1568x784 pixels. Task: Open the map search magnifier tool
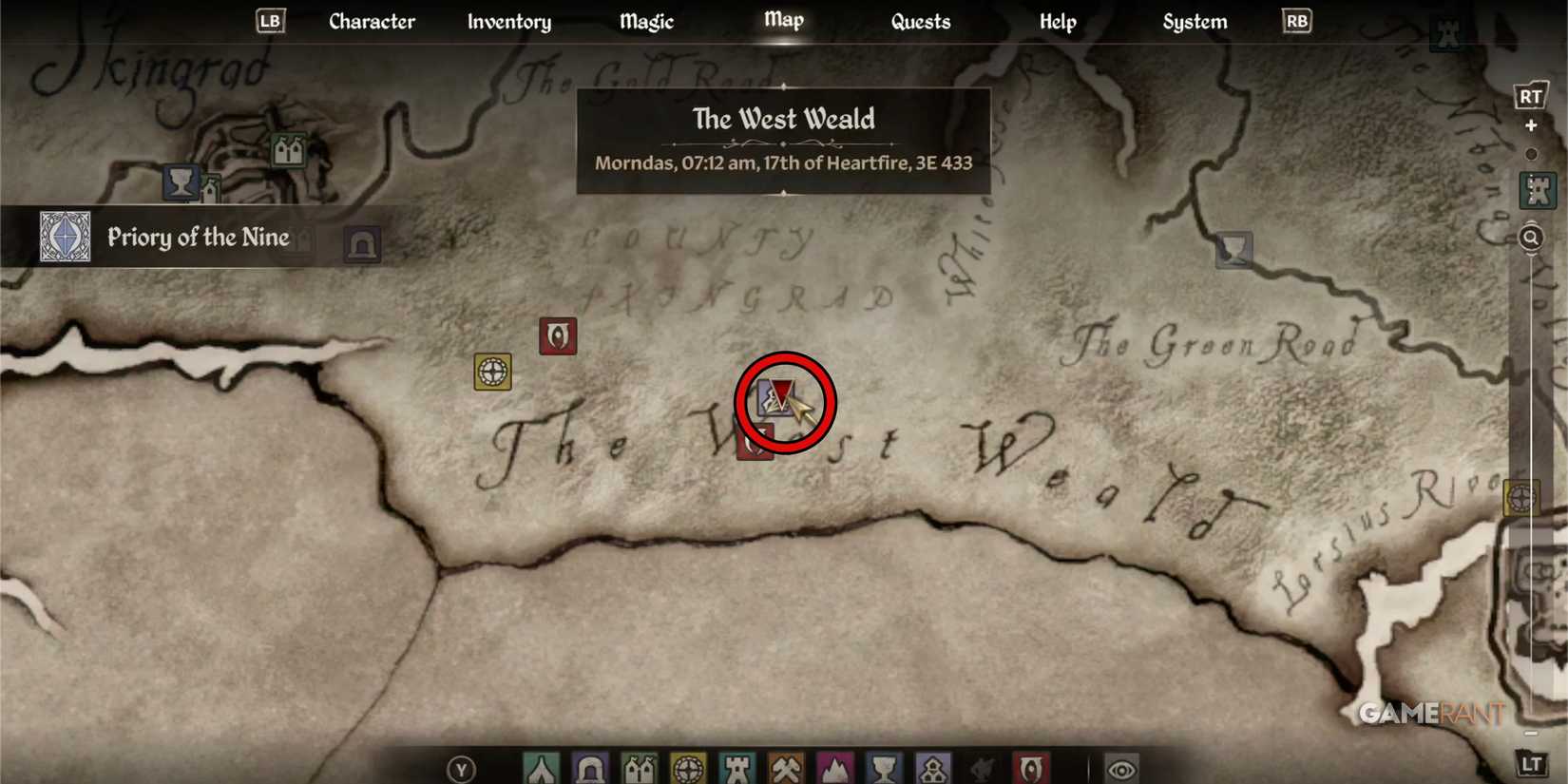[x=1531, y=238]
